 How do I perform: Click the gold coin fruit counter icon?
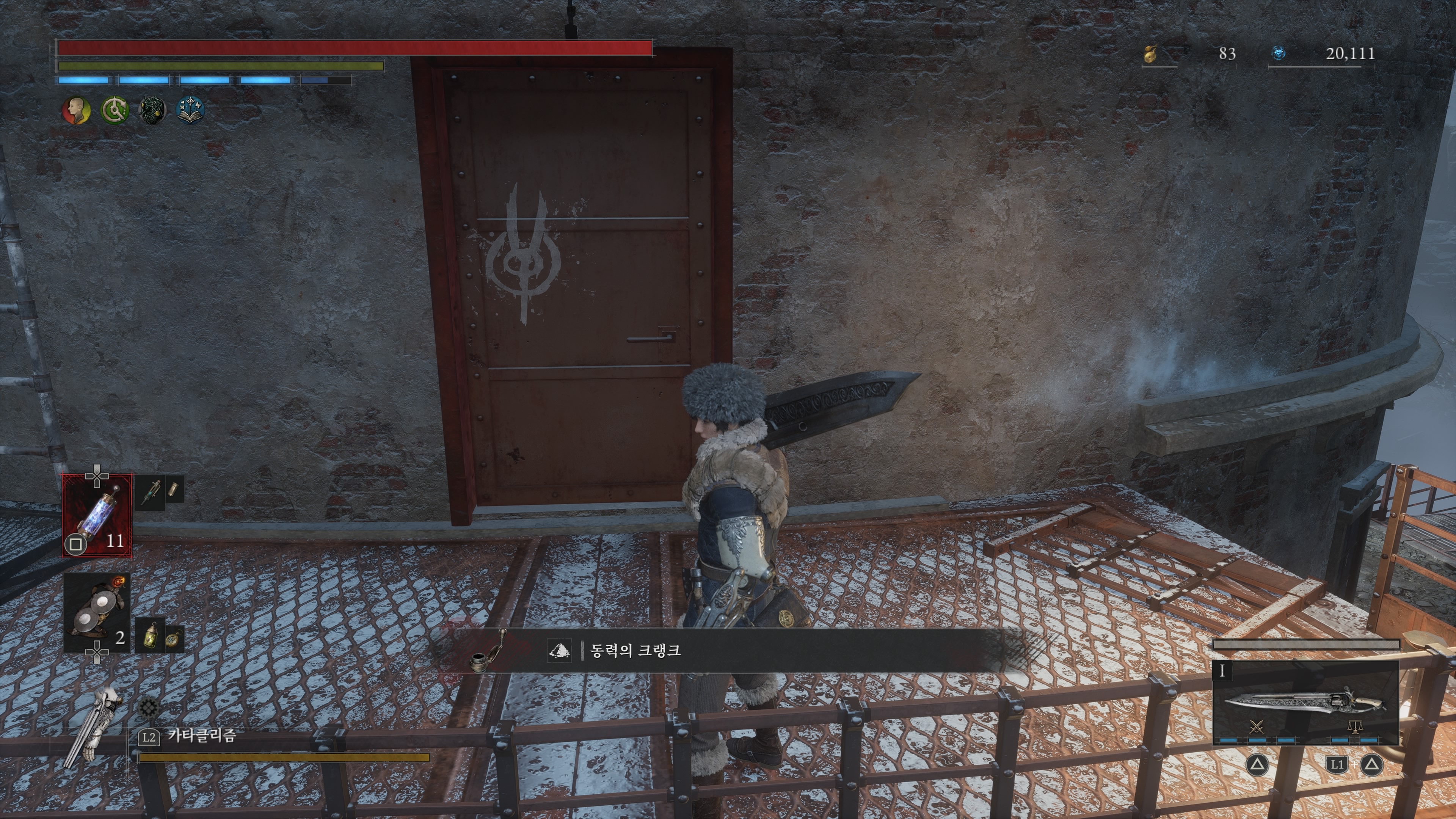(x=1150, y=54)
